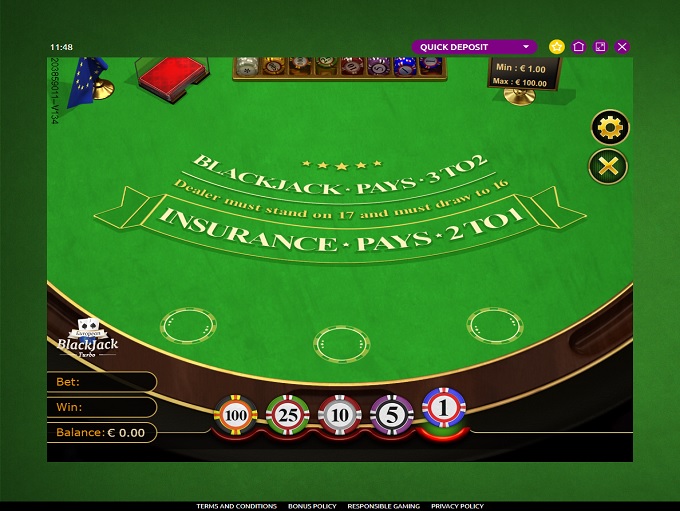Select the 100 value chip
This screenshot has width=680, height=511.
click(x=236, y=414)
